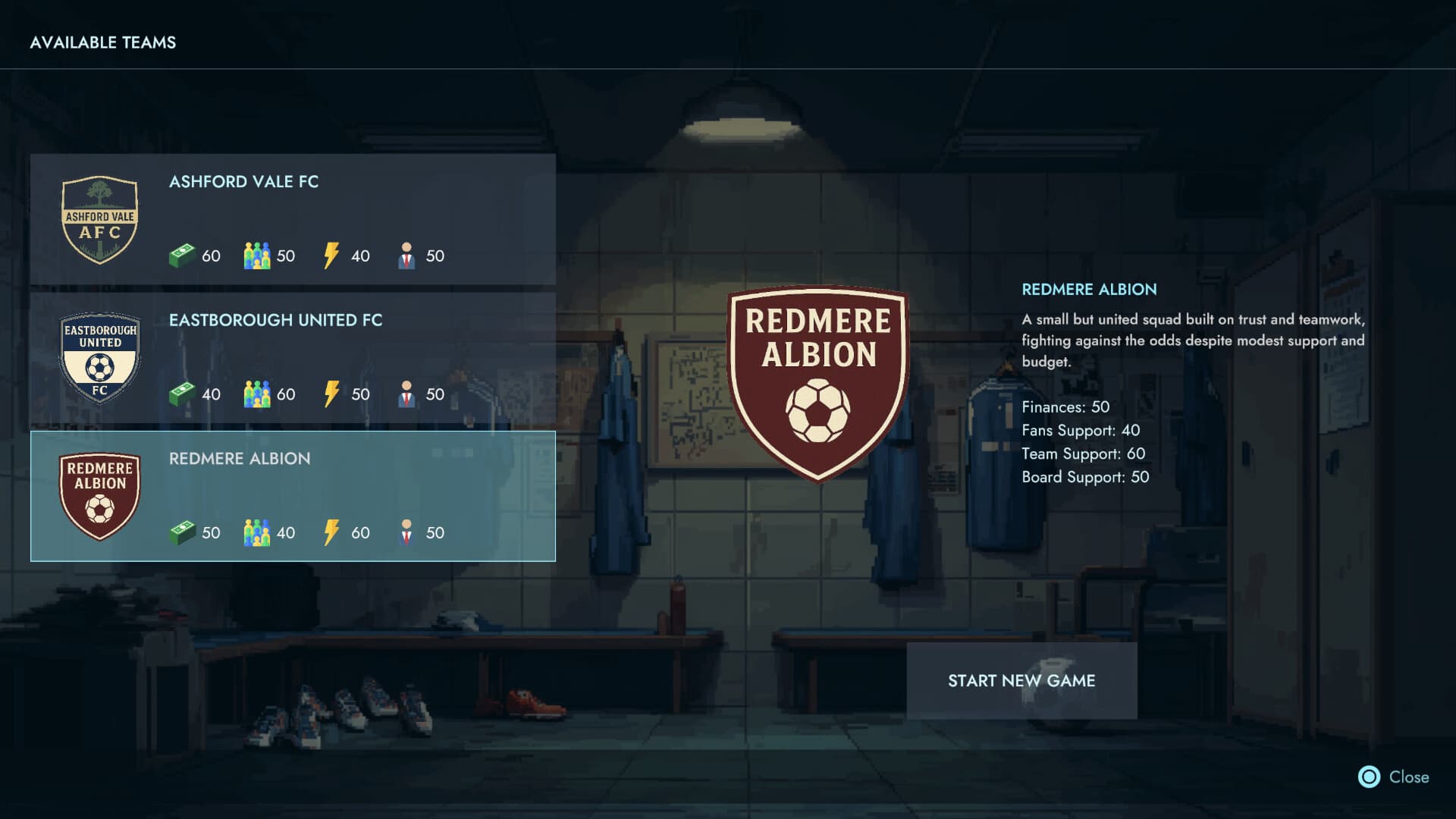Click the fans icon for Redmere Albion
The image size is (1456, 819).
[258, 532]
